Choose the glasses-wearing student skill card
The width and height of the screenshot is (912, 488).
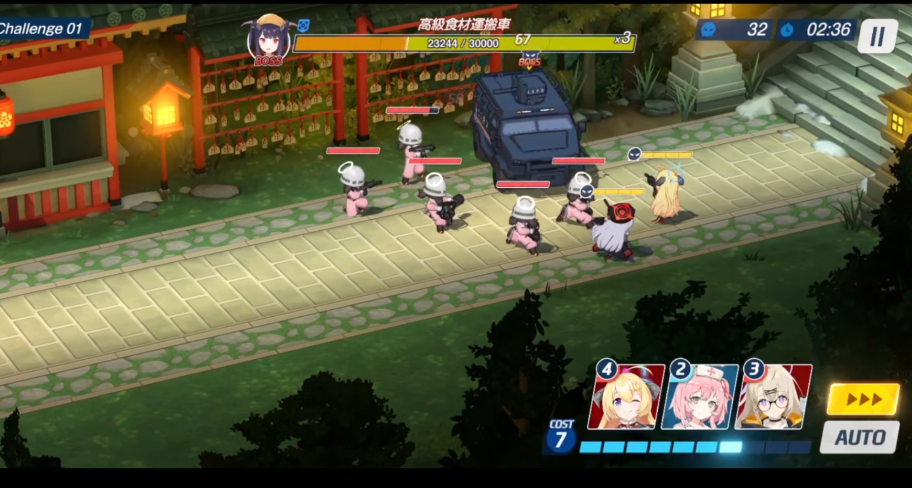coord(774,397)
